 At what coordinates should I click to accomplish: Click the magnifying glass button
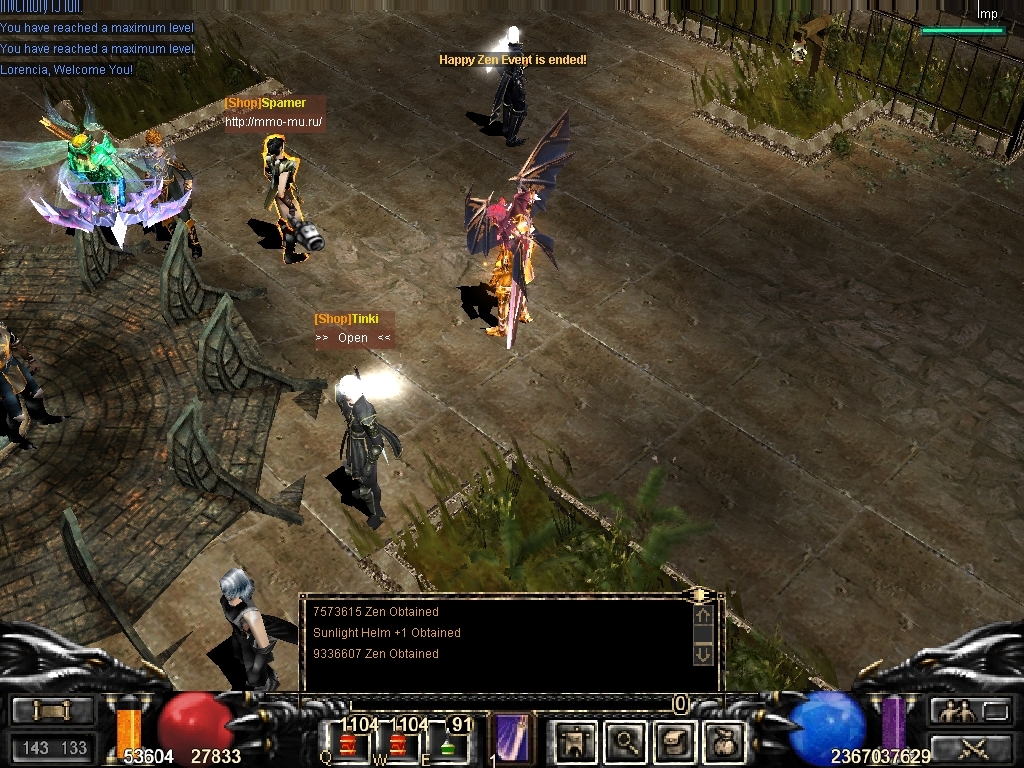[x=626, y=741]
